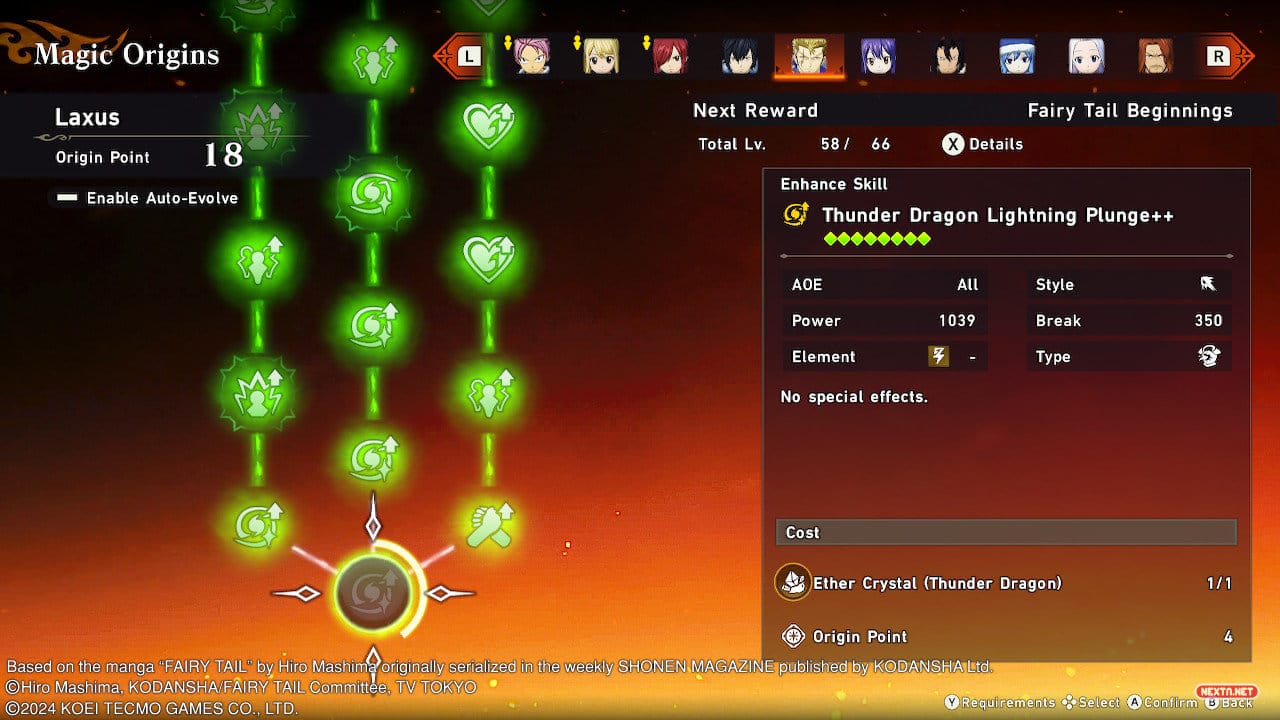Choose Juvia's portrait with the hat
1280x720 pixels.
click(x=1017, y=57)
